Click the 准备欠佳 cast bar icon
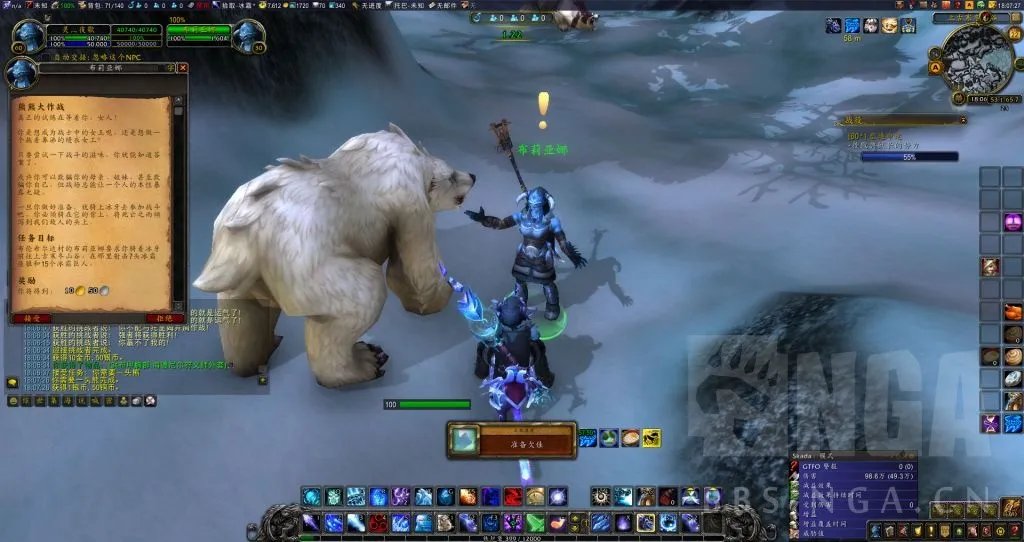The width and height of the screenshot is (1024, 542). tap(463, 440)
